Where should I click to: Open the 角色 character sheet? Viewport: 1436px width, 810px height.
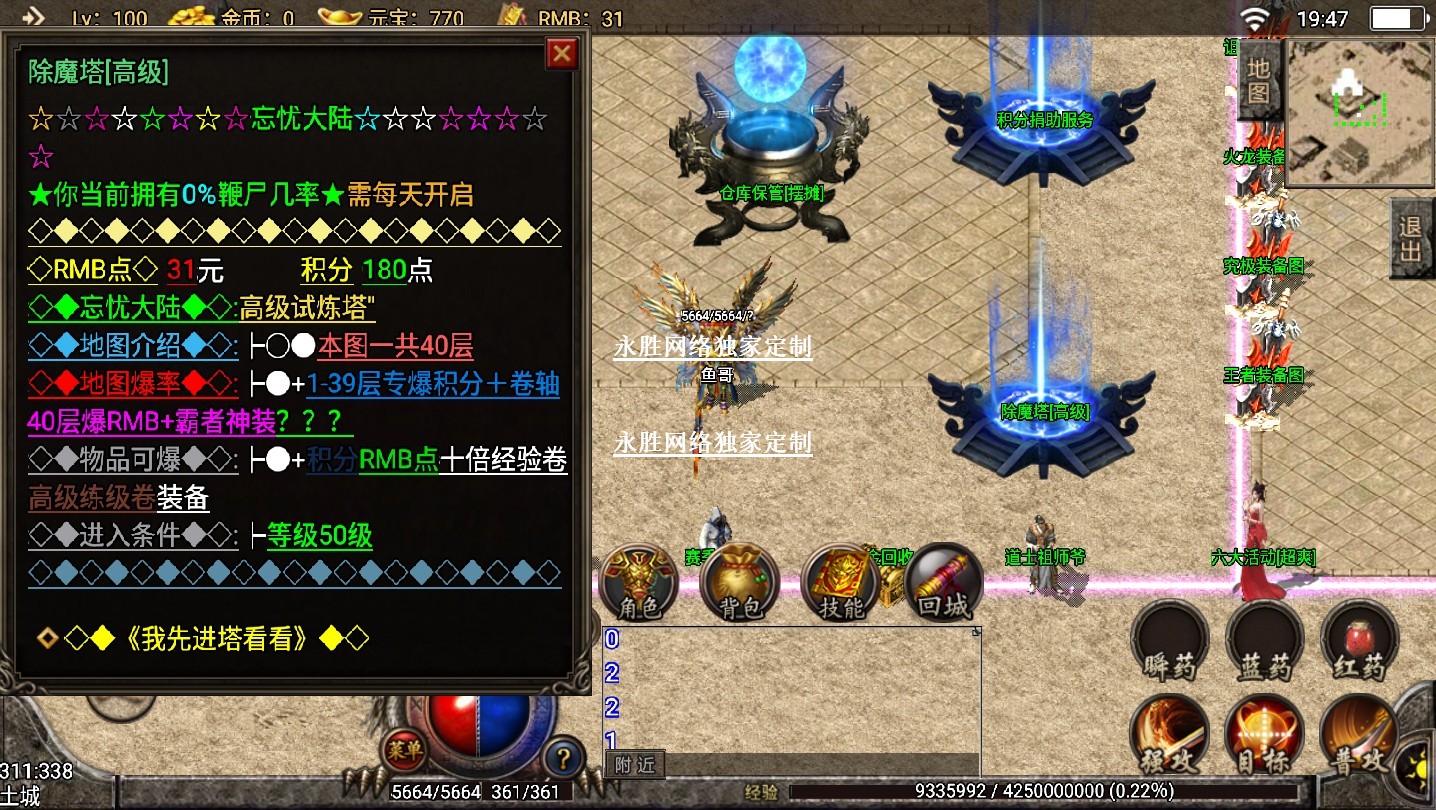click(639, 582)
